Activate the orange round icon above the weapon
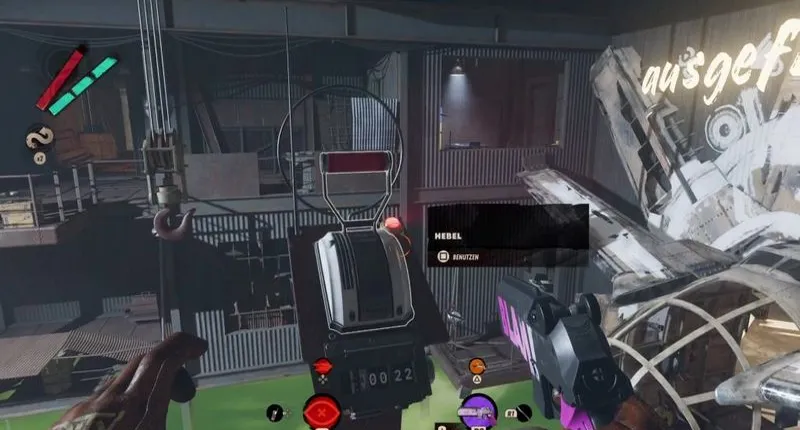800x430 pixels. tap(477, 366)
